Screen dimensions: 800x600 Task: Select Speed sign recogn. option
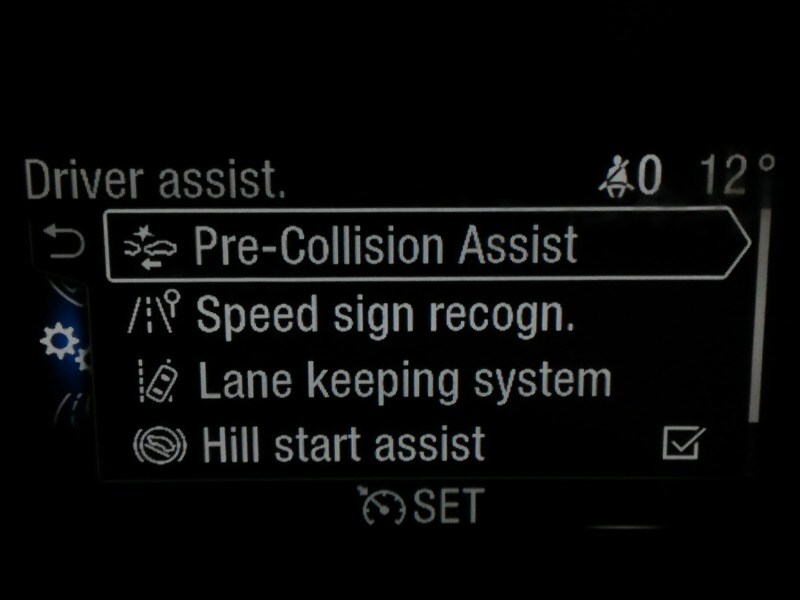[x=385, y=316]
